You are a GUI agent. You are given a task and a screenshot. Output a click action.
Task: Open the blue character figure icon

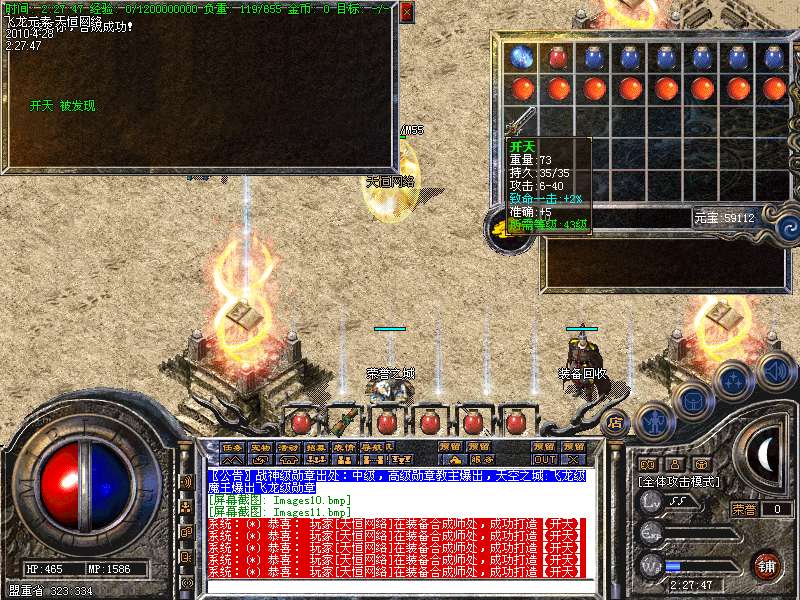point(655,421)
